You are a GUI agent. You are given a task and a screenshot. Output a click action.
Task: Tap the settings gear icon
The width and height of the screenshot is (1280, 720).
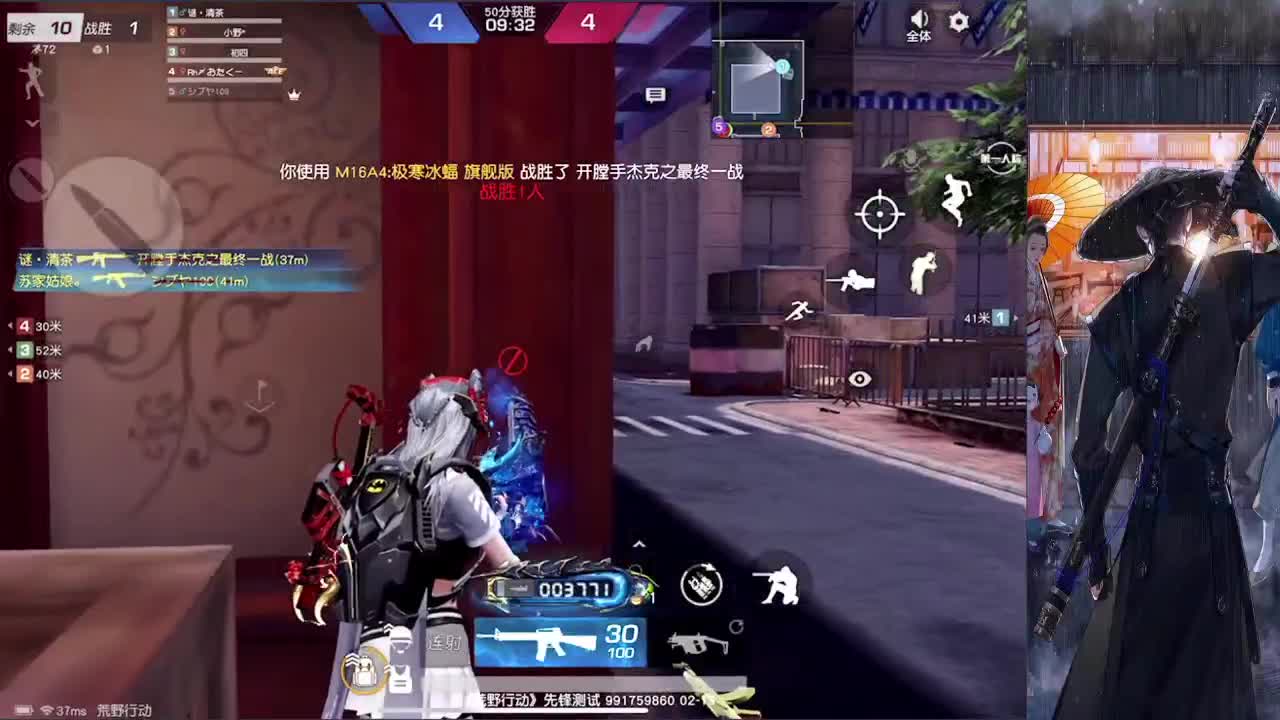click(957, 21)
